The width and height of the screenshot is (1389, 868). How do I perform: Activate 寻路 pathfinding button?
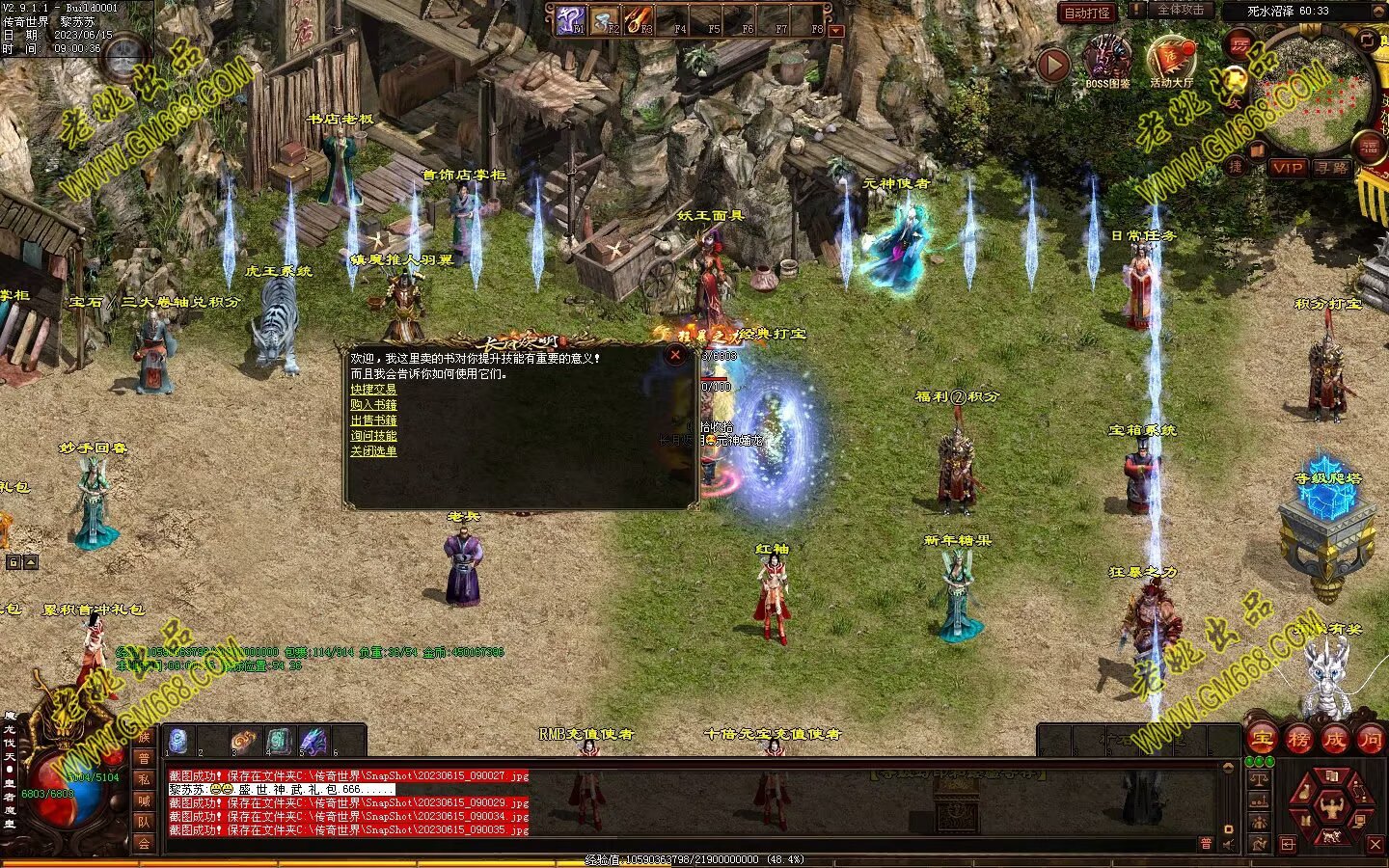(x=1332, y=168)
